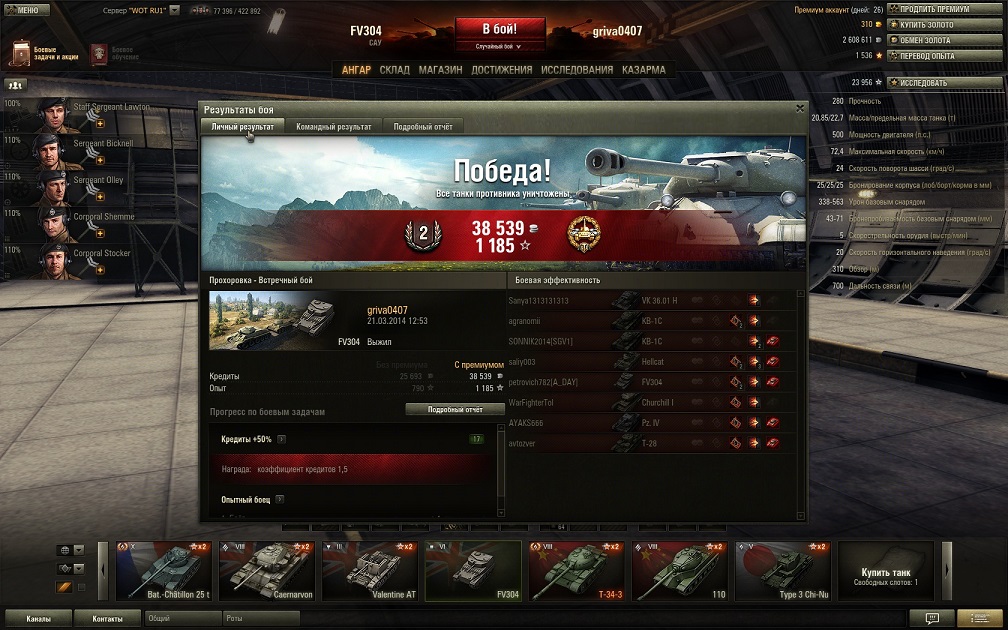
Task: Open the Подробный отчёт tab
Action: pos(423,127)
